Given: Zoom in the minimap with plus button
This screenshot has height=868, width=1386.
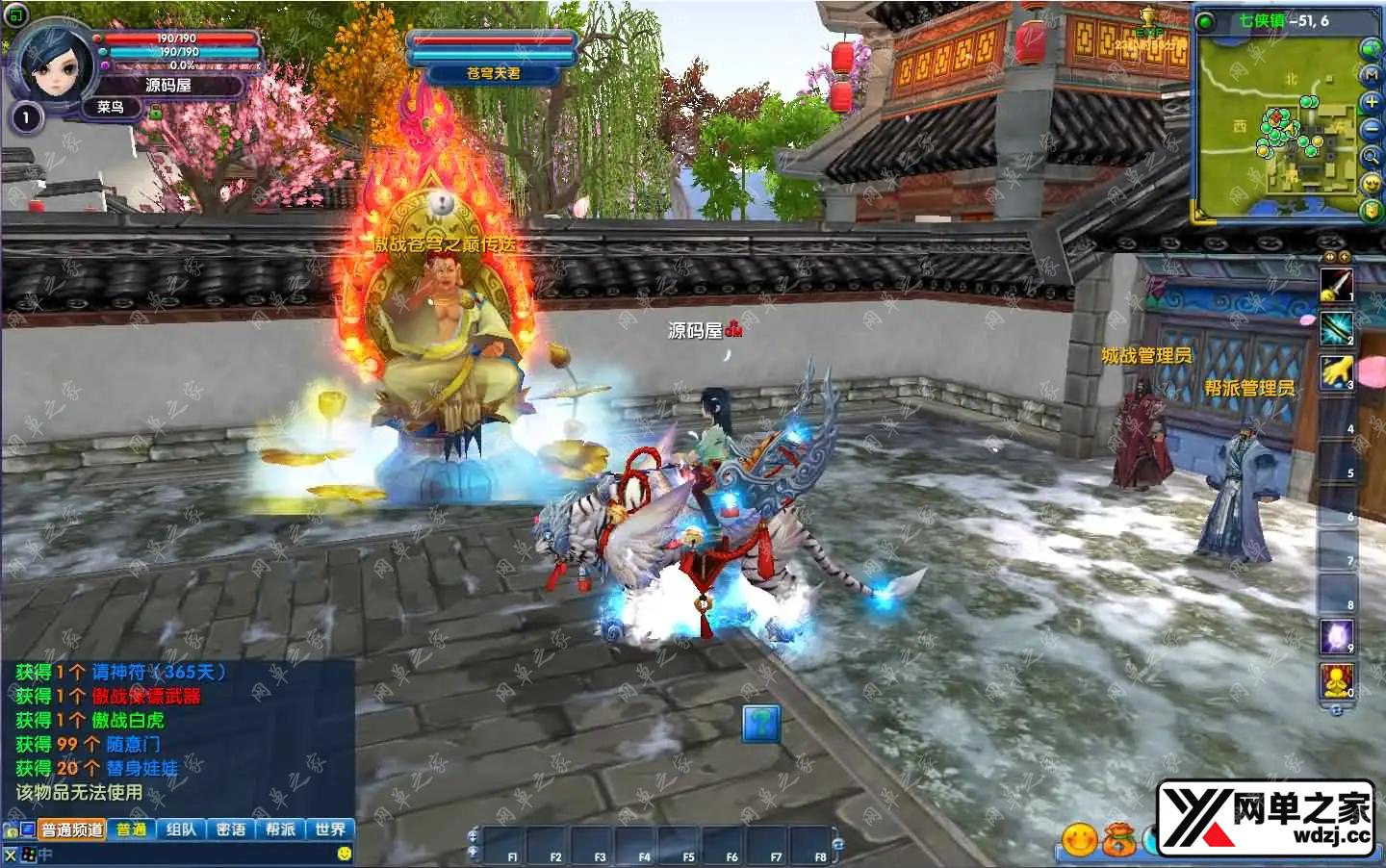Looking at the screenshot, I should (x=1372, y=102).
